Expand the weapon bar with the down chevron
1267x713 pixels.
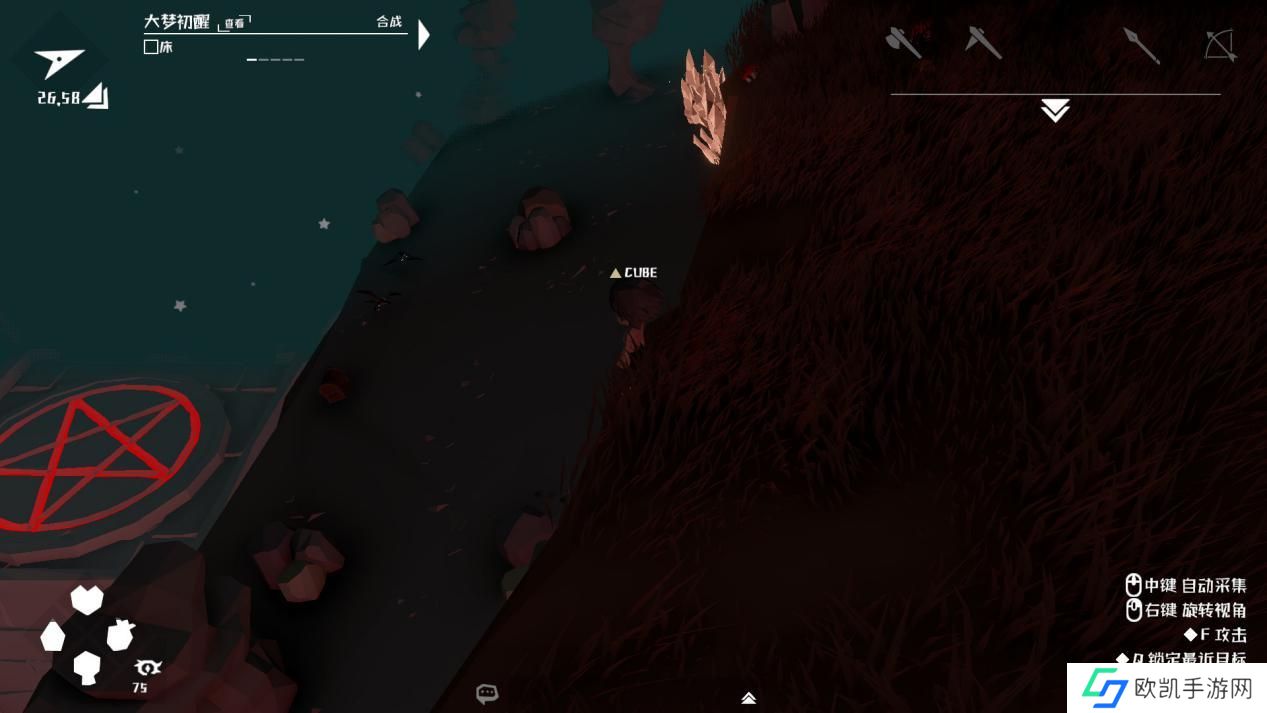(x=1055, y=110)
